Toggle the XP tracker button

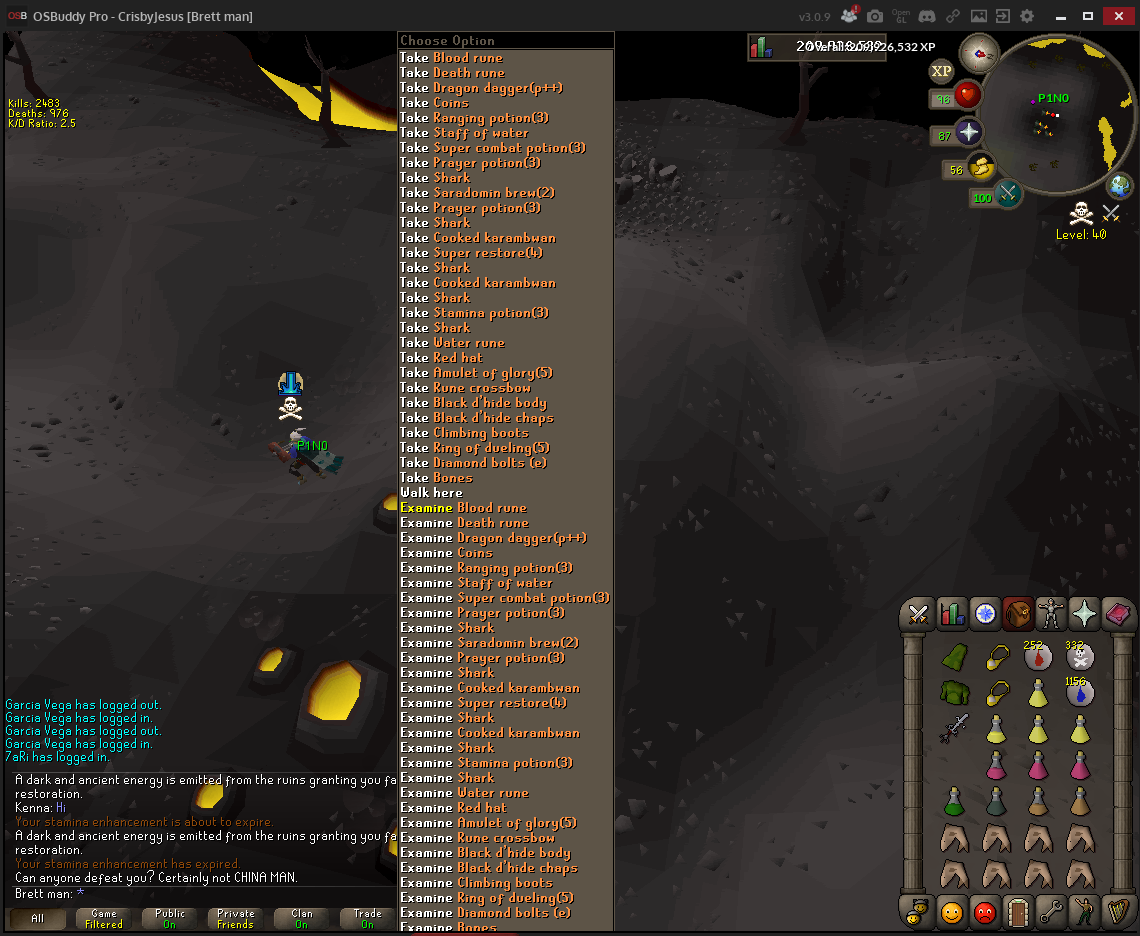point(941,71)
